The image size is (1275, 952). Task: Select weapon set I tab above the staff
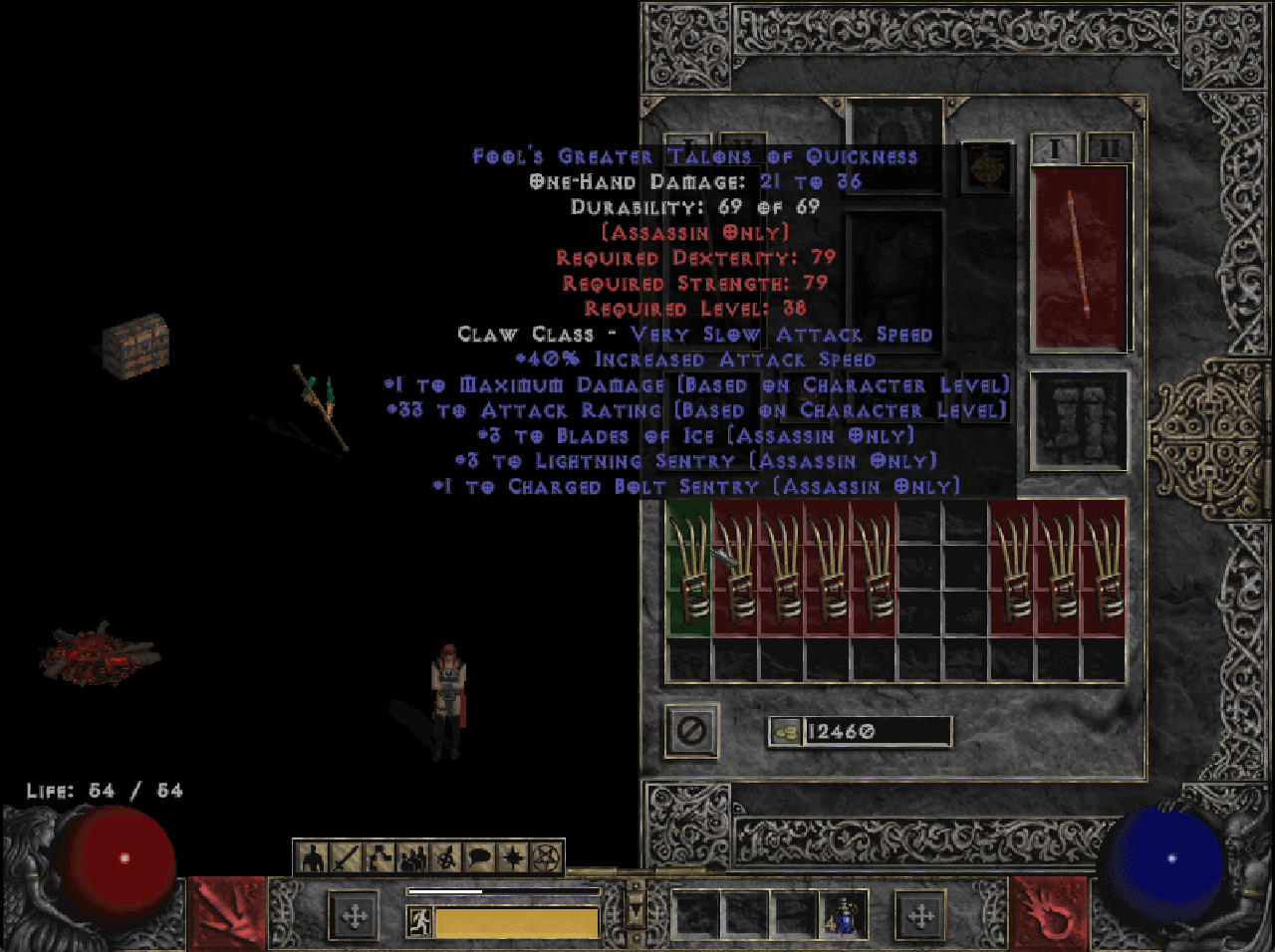pos(1054,148)
